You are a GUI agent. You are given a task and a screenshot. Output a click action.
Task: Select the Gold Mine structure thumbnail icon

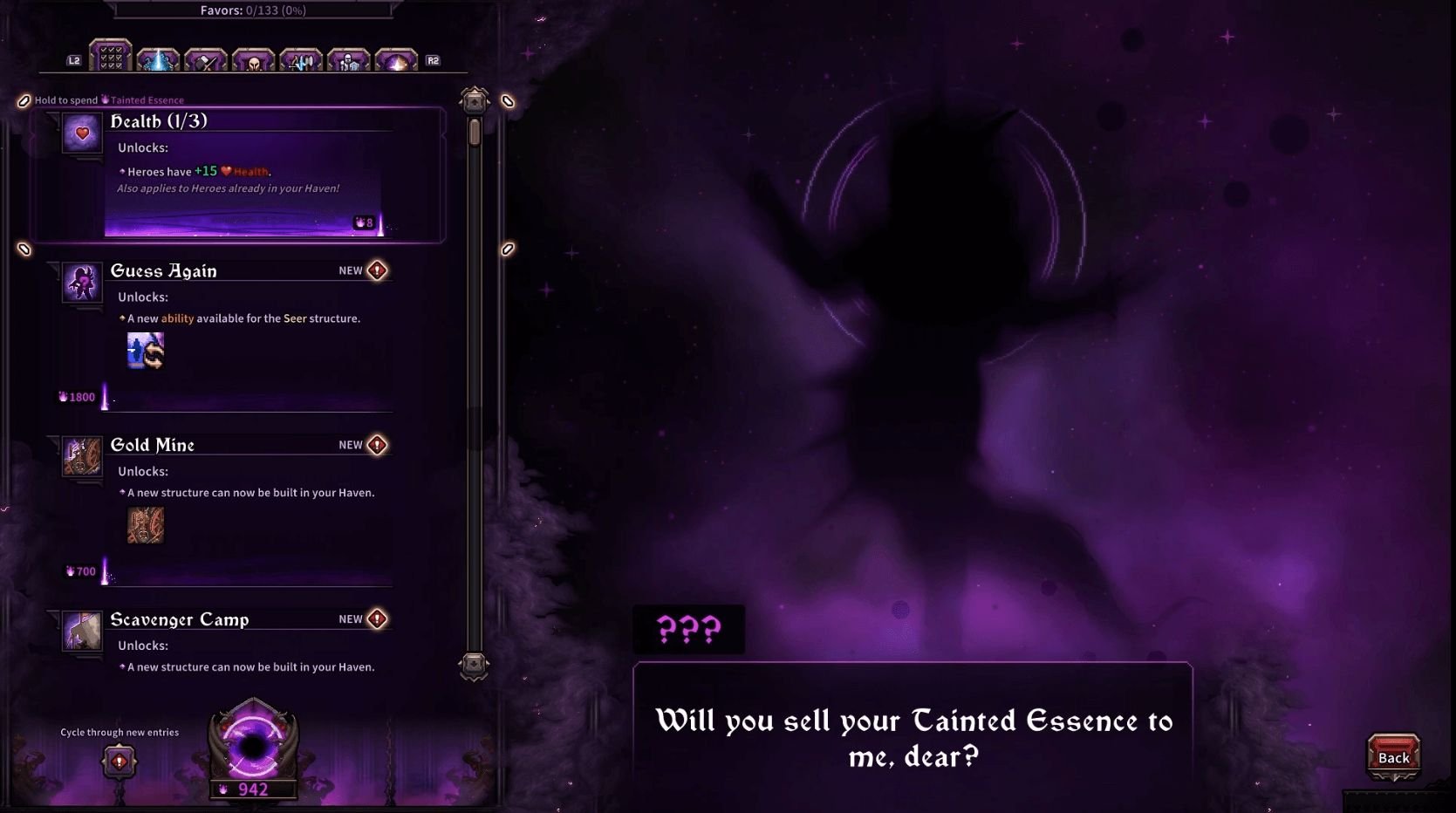coord(145,524)
